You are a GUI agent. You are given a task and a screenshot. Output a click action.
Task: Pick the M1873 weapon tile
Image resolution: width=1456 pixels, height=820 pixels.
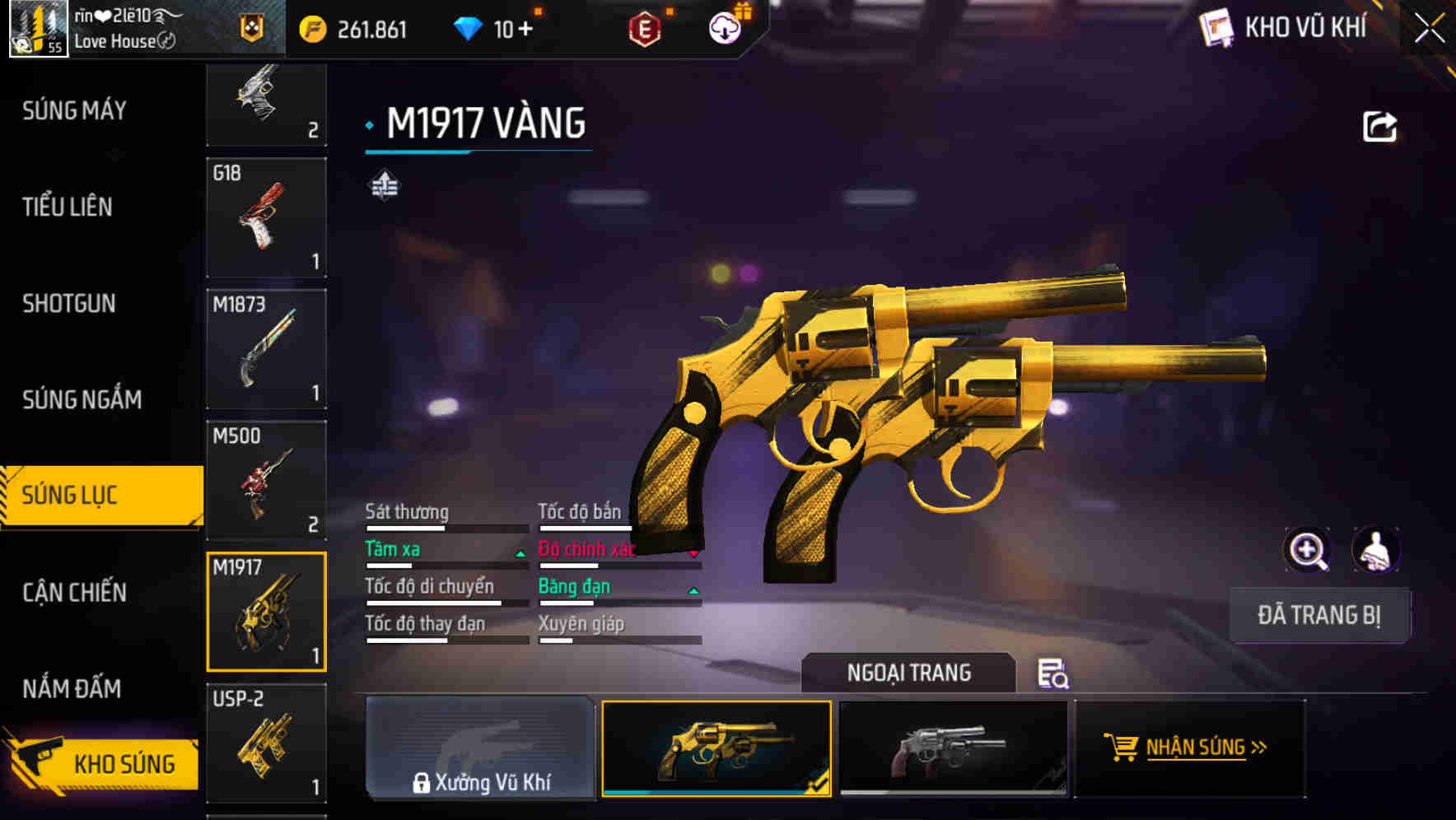click(x=266, y=349)
